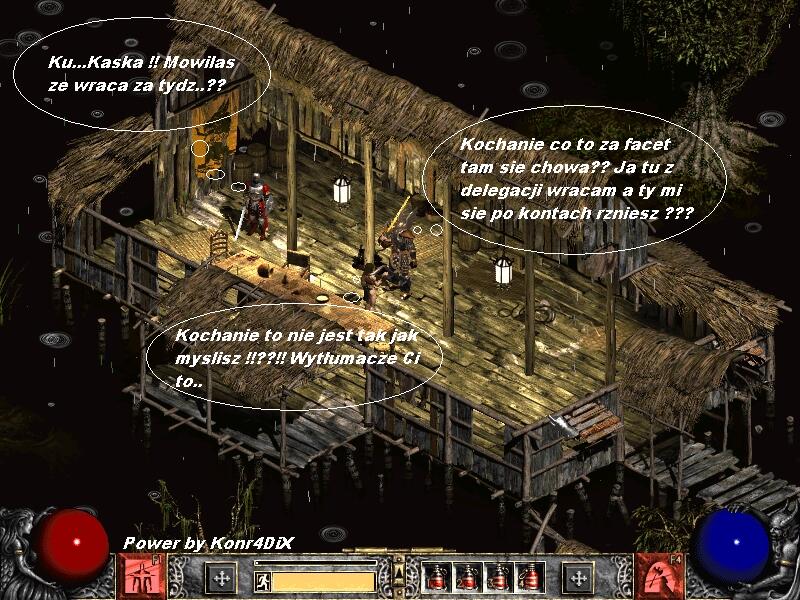Click the cross button left of the stamina bar
Screen dimensions: 800x600
(222, 578)
